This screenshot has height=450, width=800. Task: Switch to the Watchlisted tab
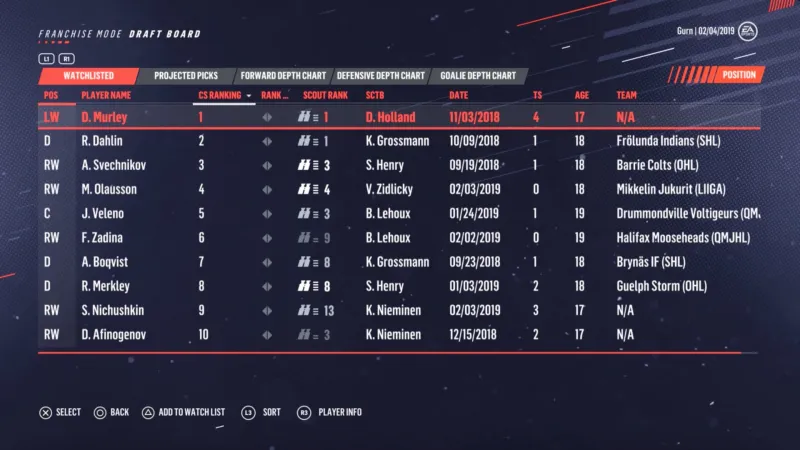click(88, 75)
